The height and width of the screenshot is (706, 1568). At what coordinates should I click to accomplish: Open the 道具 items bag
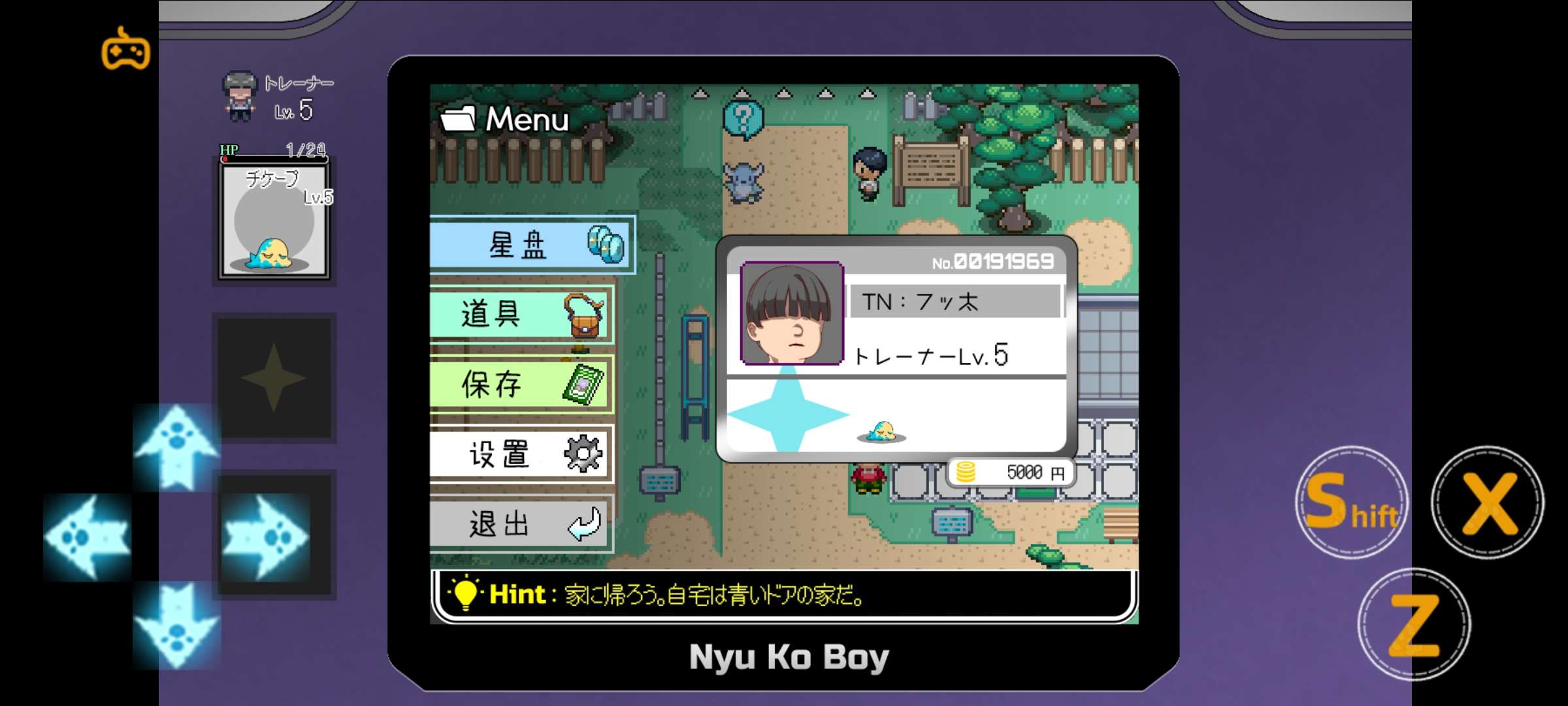[521, 314]
